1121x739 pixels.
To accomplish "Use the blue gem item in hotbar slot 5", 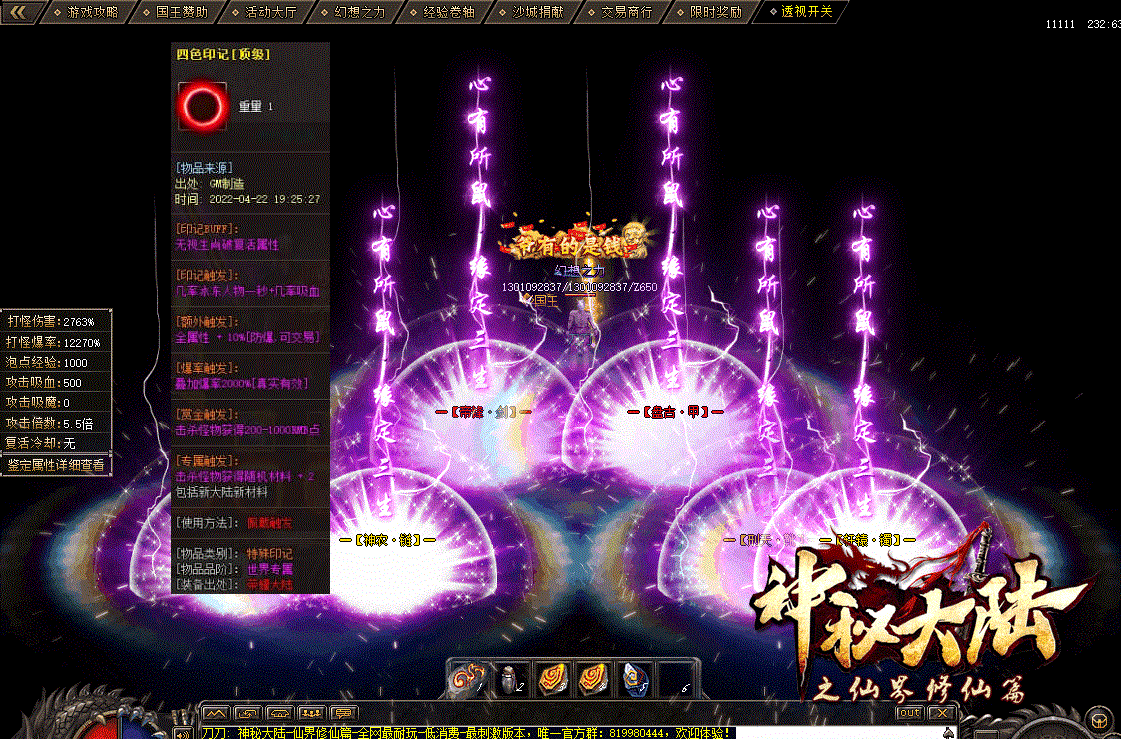I will click(637, 679).
